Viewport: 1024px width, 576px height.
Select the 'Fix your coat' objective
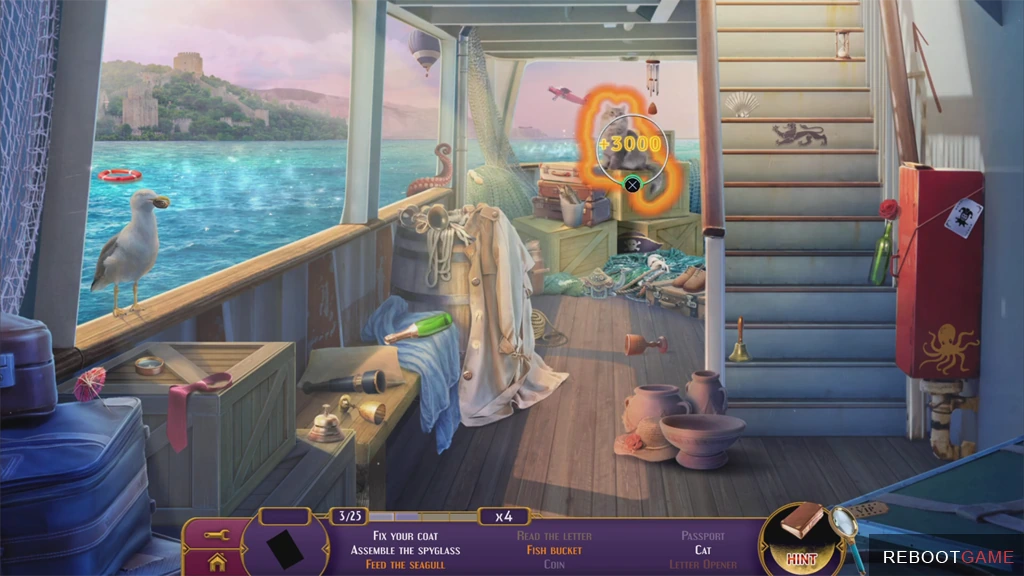pyautogui.click(x=394, y=536)
